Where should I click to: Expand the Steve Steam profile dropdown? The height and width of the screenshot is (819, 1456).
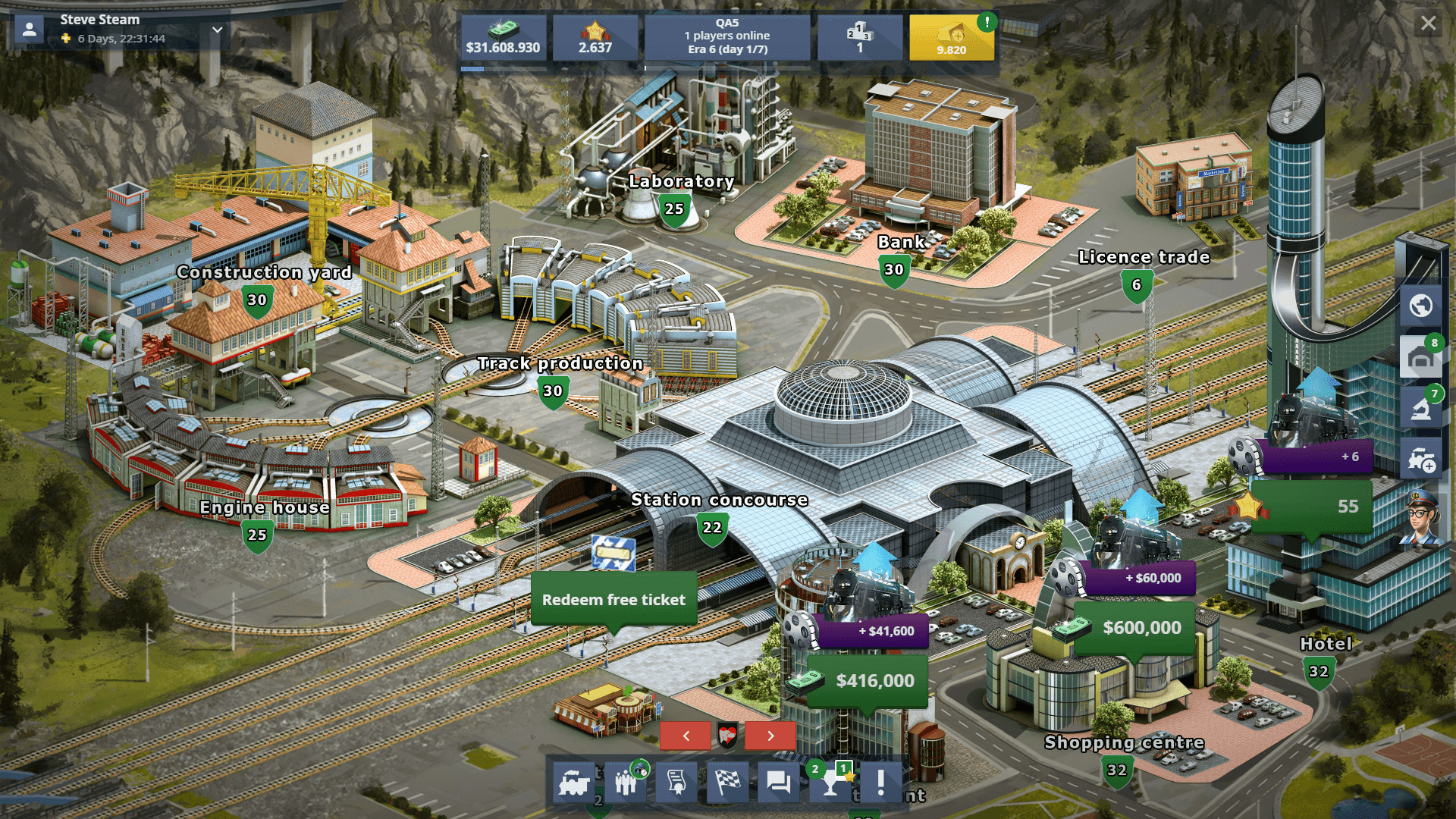218,30
